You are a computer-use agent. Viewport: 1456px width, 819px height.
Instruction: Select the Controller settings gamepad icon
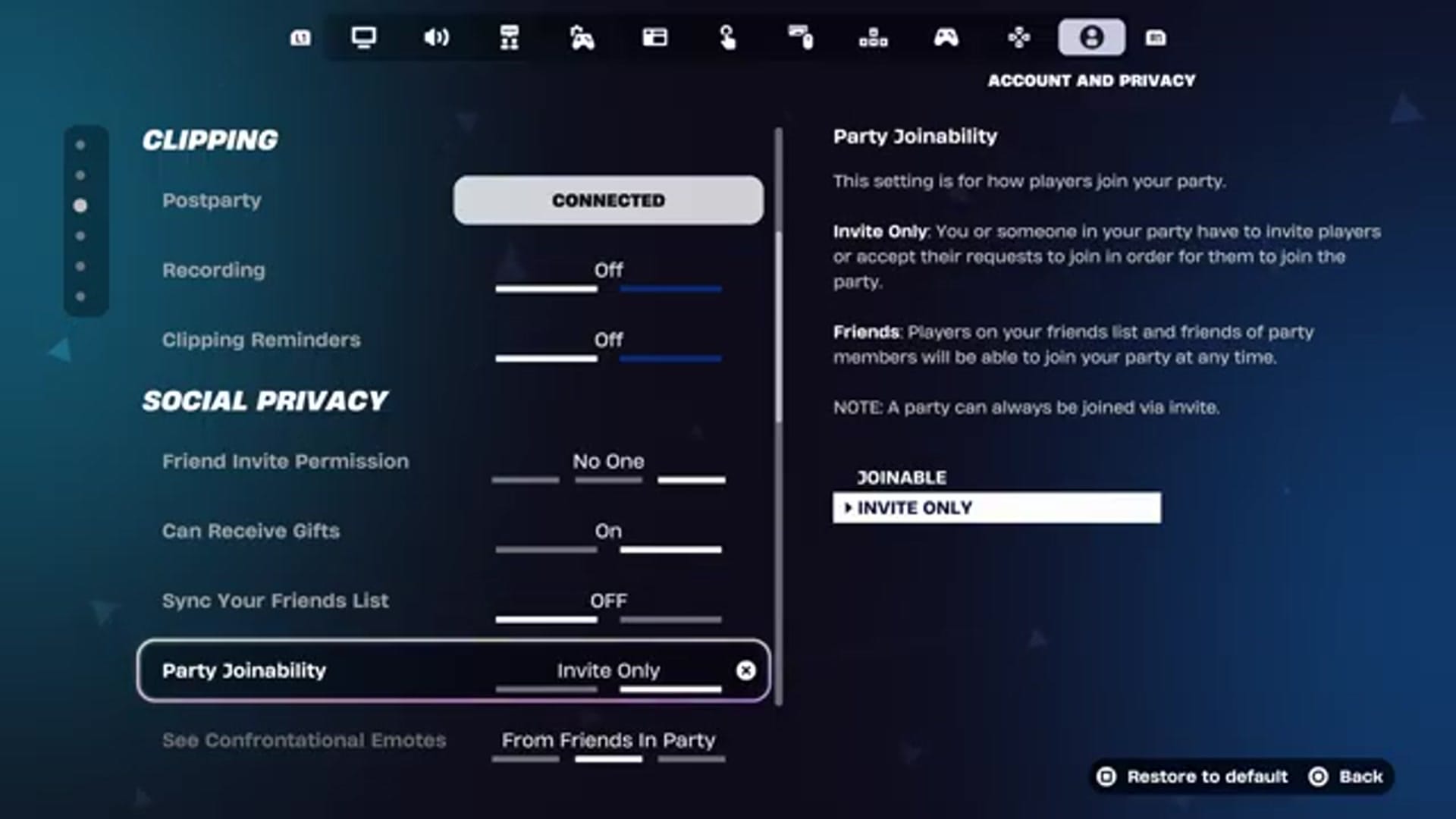(946, 37)
